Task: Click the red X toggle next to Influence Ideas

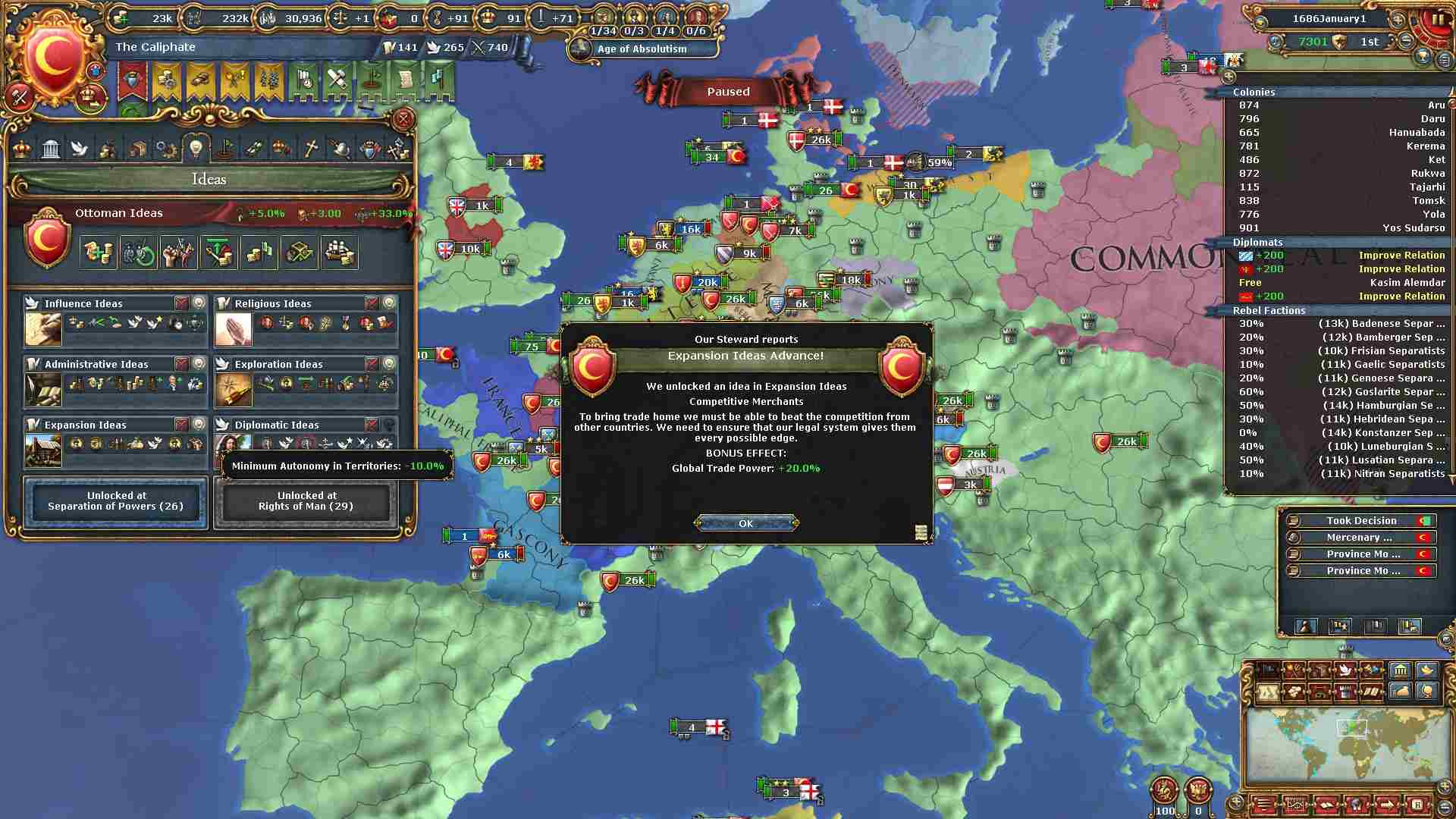Action: point(181,303)
